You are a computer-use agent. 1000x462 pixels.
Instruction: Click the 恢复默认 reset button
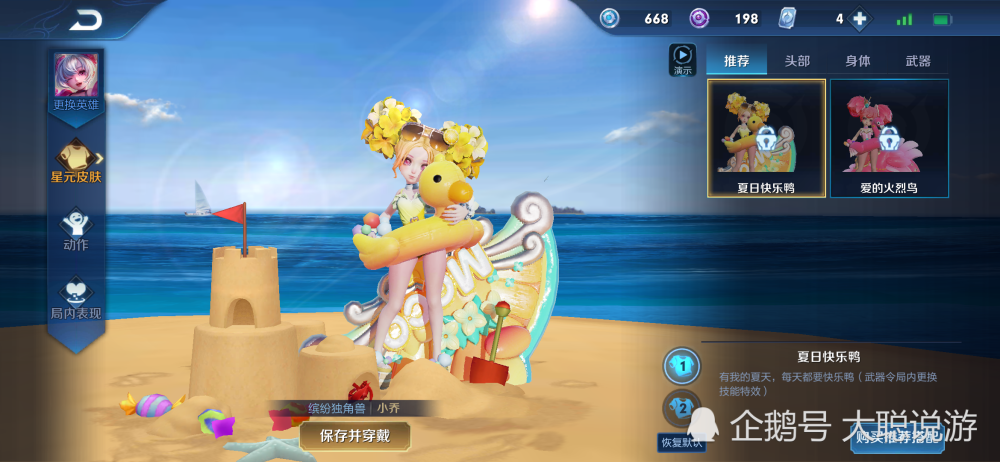[x=681, y=442]
